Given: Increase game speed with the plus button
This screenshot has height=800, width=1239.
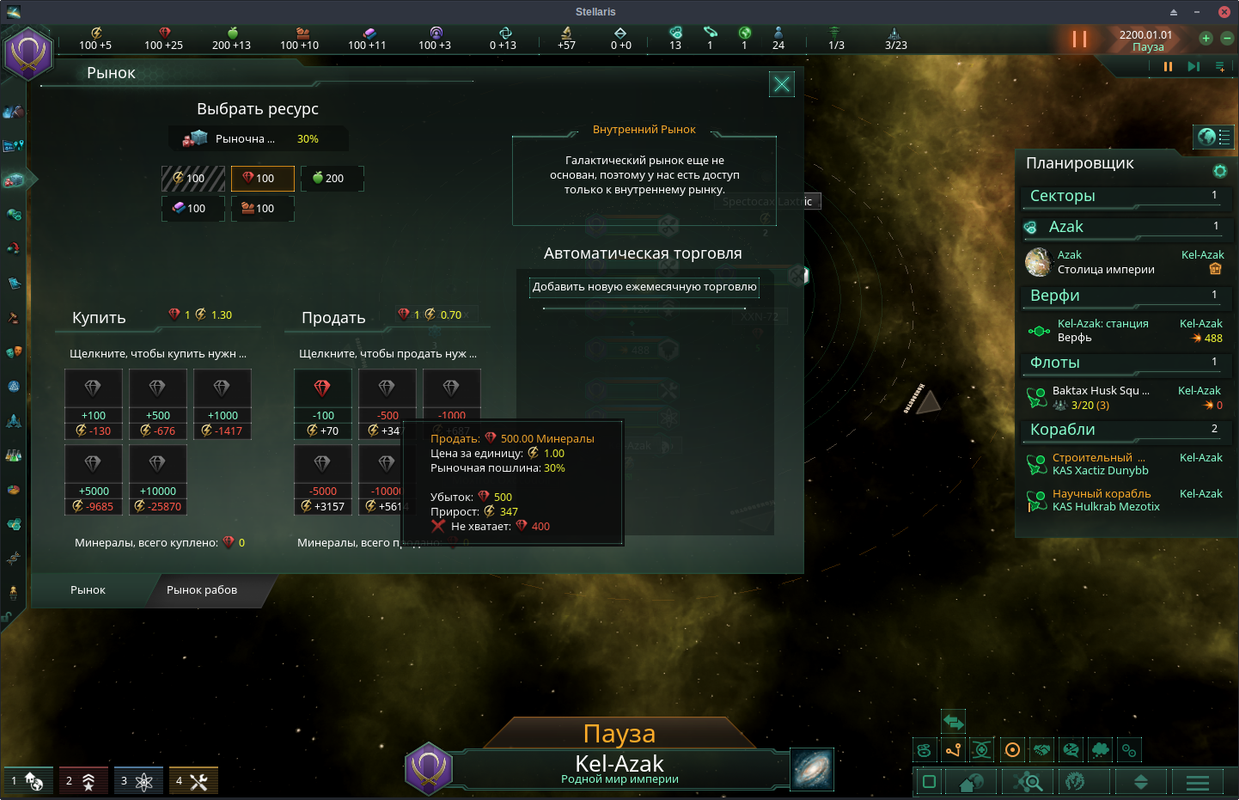Looking at the screenshot, I should (x=1206, y=39).
